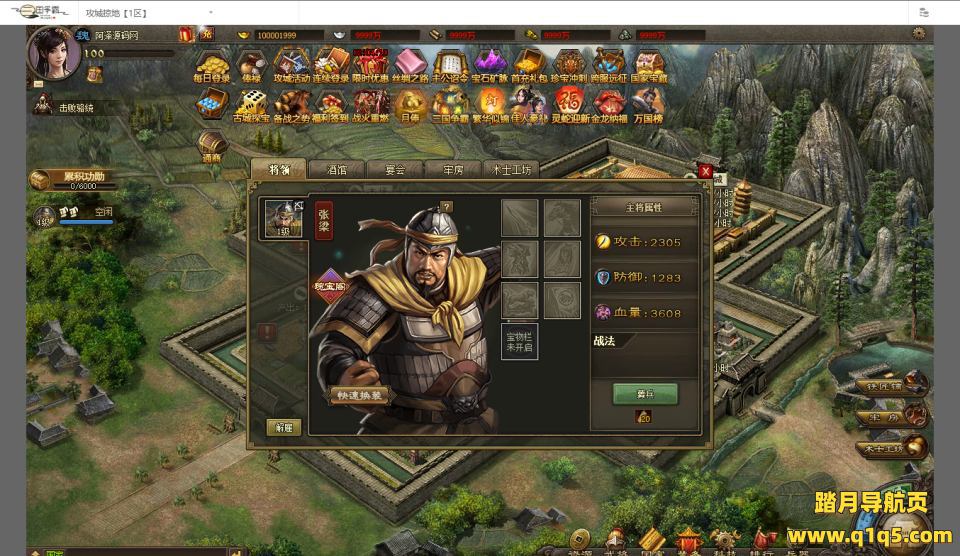This screenshot has width=960, height=556.
Task: Open the 万国榜 ranking icon
Action: 648,104
